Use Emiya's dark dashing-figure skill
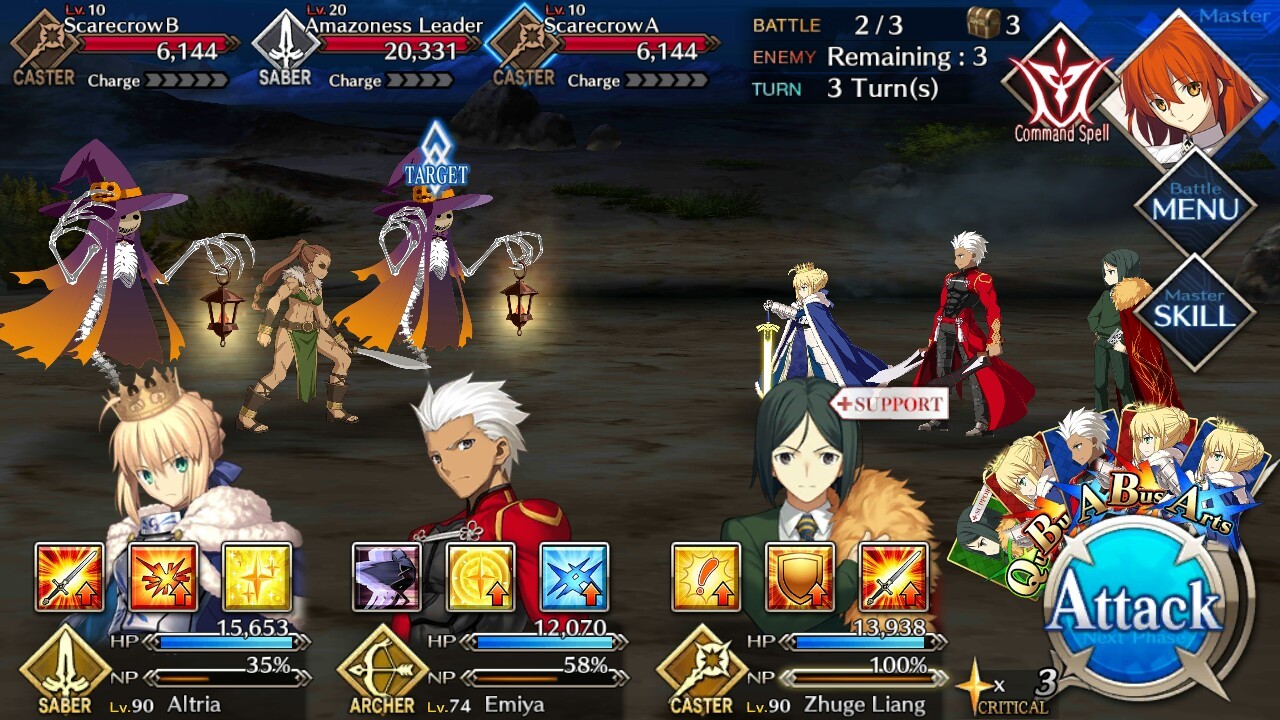The width and height of the screenshot is (1280, 720). click(x=386, y=577)
